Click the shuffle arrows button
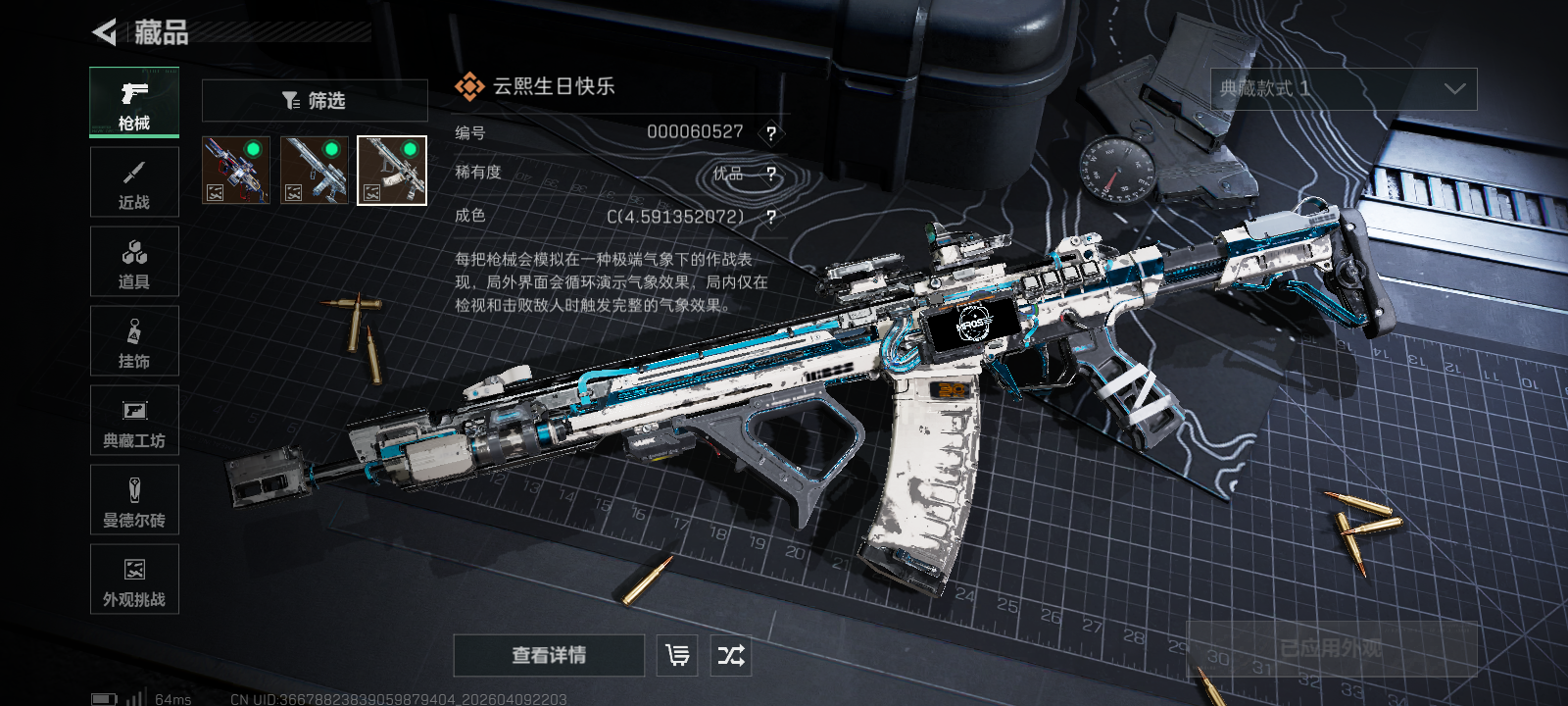 point(731,655)
